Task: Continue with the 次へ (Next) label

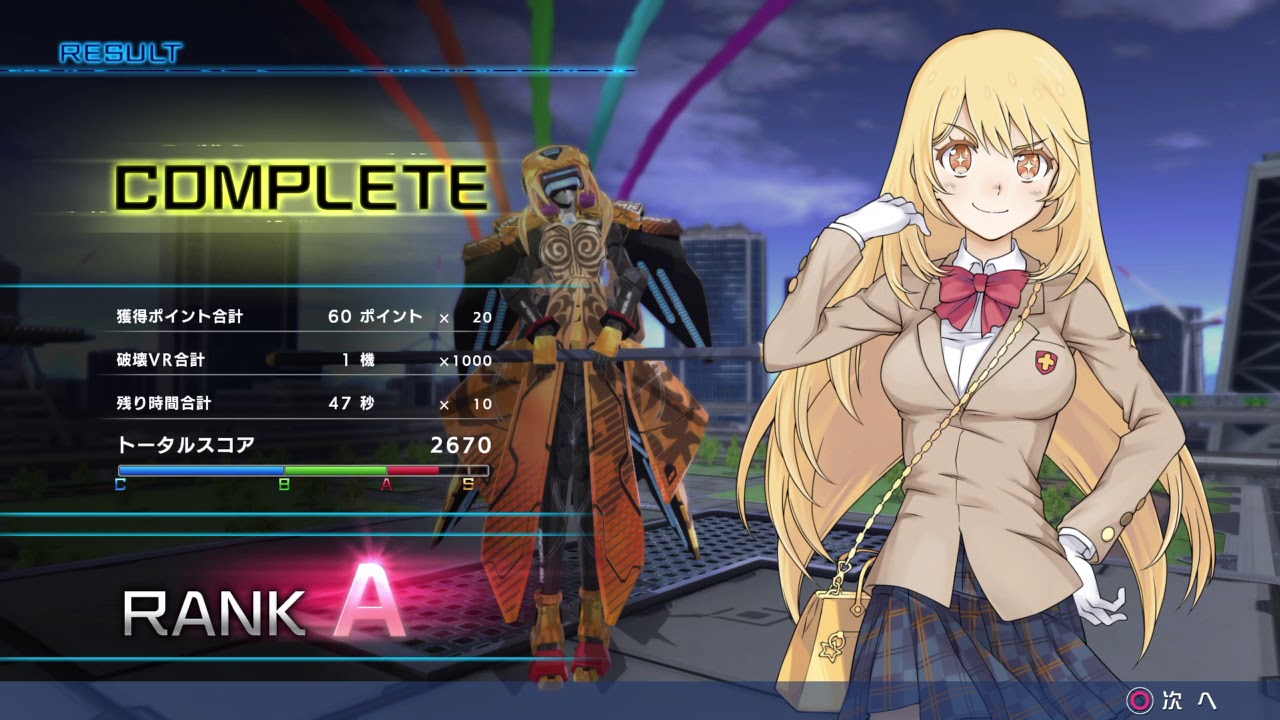Action: point(1188,700)
